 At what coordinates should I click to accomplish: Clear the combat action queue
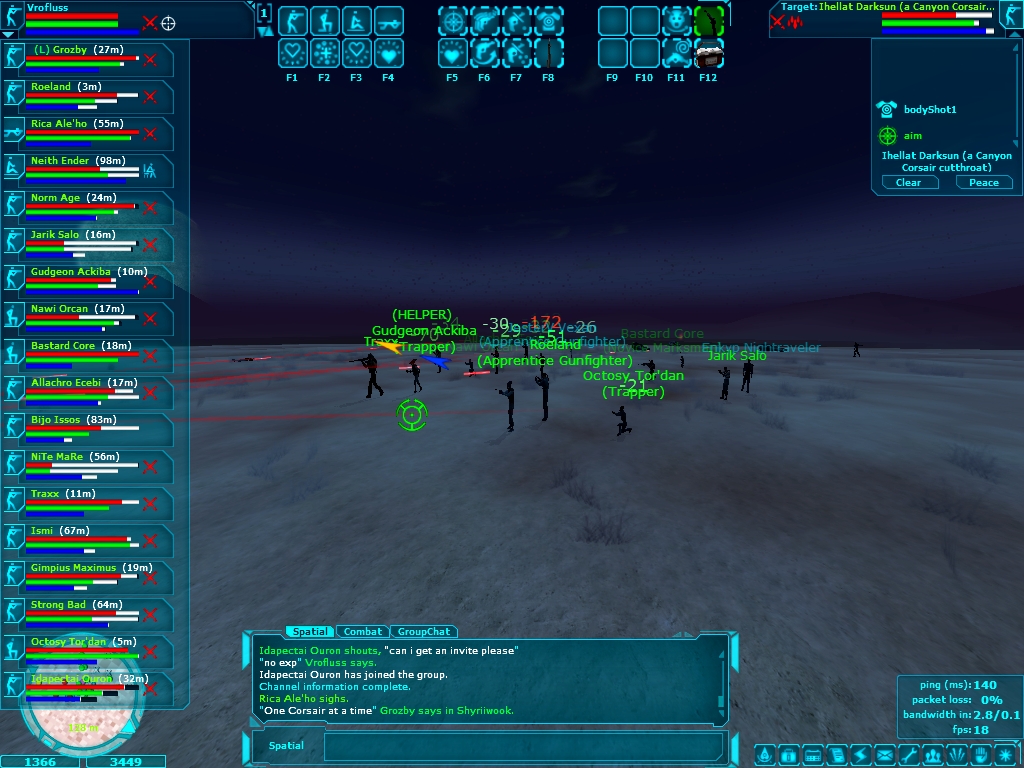(x=908, y=183)
